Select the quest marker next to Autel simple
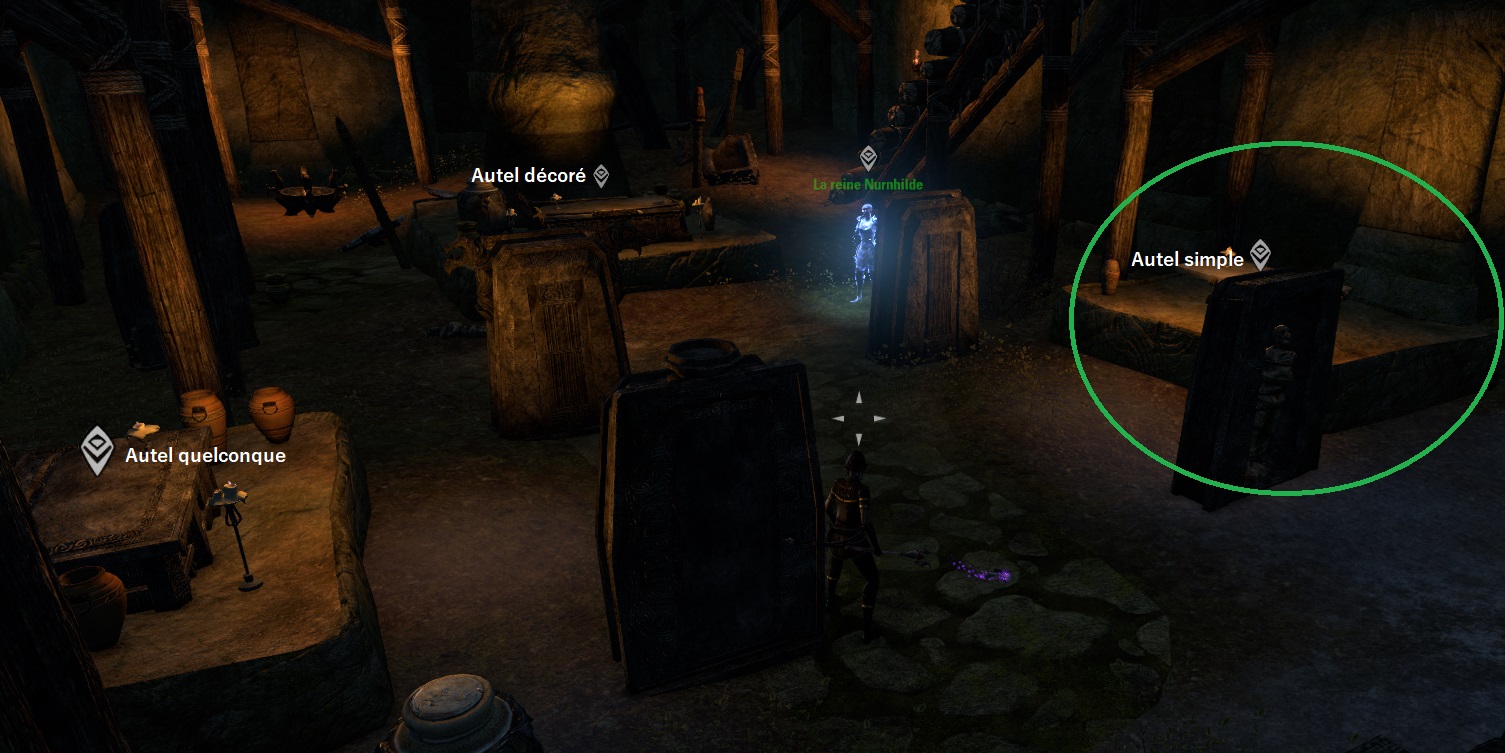This screenshot has height=753, width=1505. 1260,255
